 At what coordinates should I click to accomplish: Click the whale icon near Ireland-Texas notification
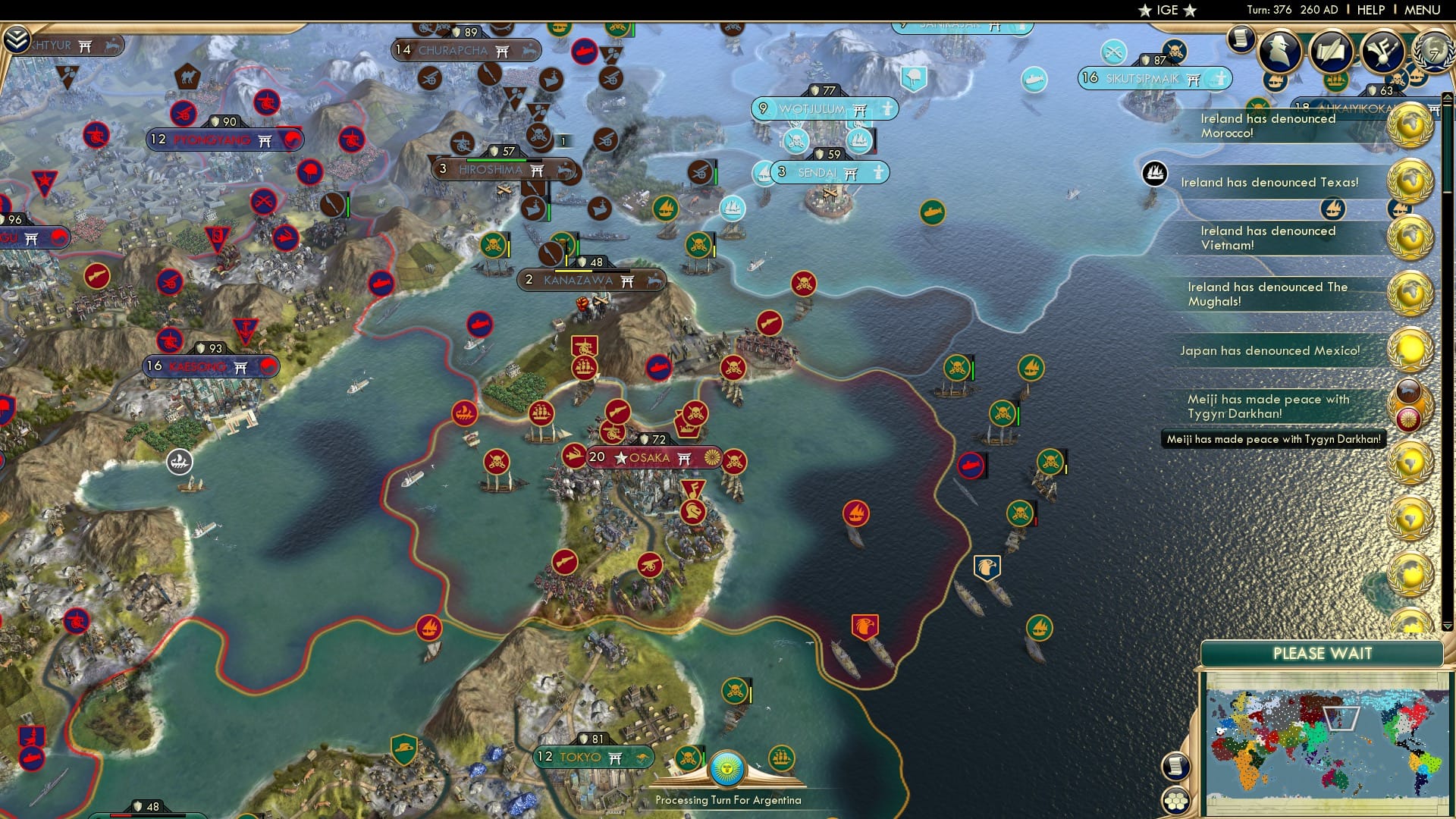(x=1153, y=174)
